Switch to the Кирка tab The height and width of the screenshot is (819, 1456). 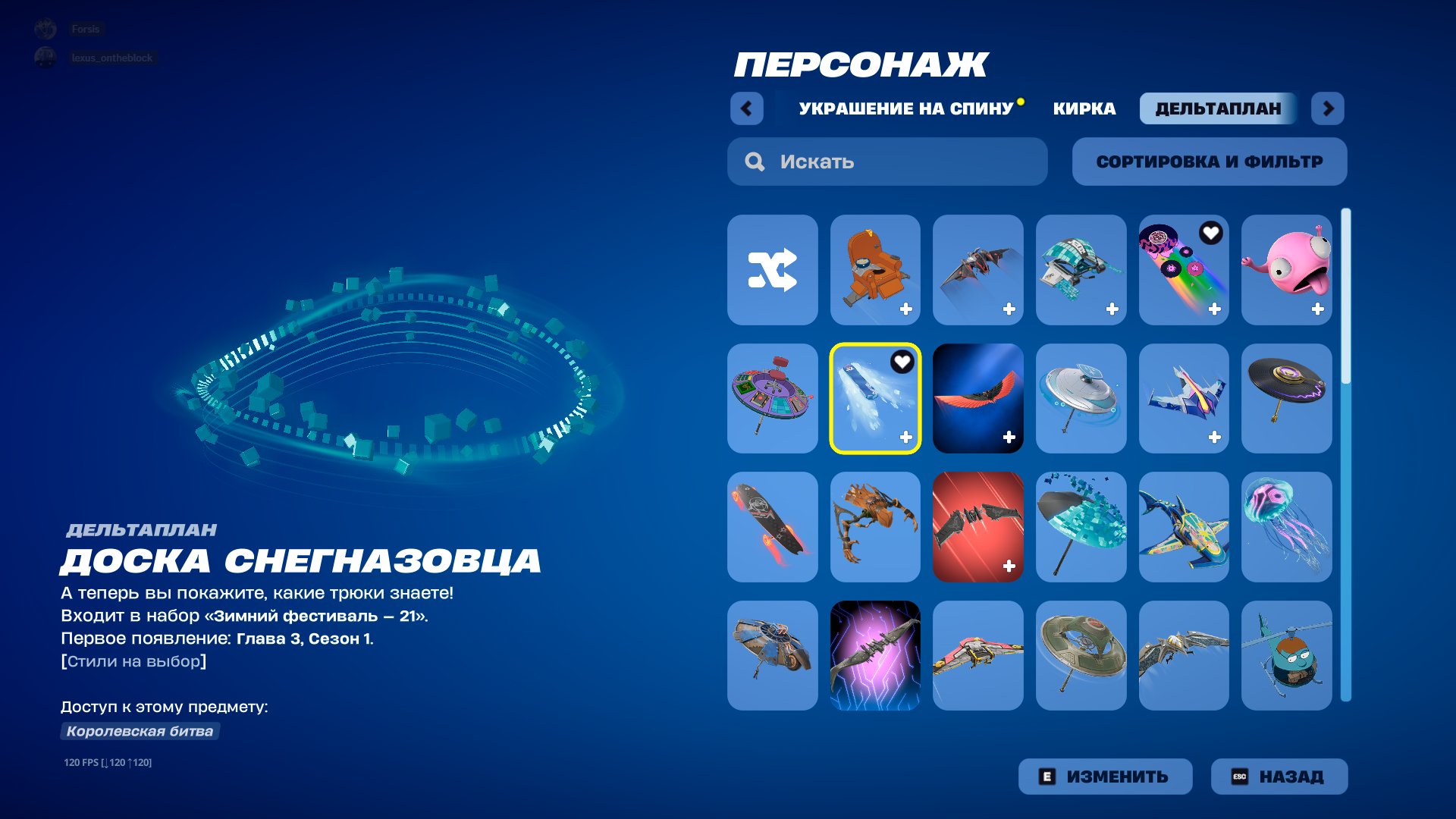1083,108
